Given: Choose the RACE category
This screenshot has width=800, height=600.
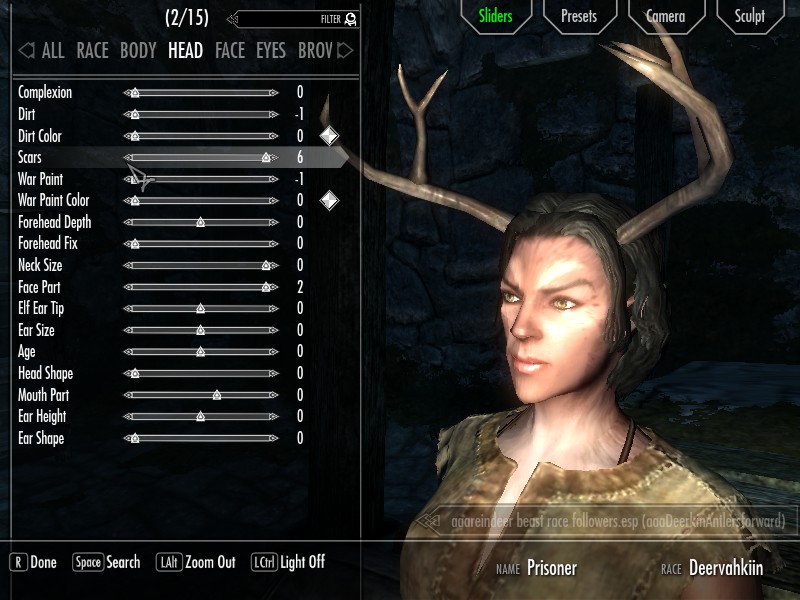Looking at the screenshot, I should [x=92, y=50].
